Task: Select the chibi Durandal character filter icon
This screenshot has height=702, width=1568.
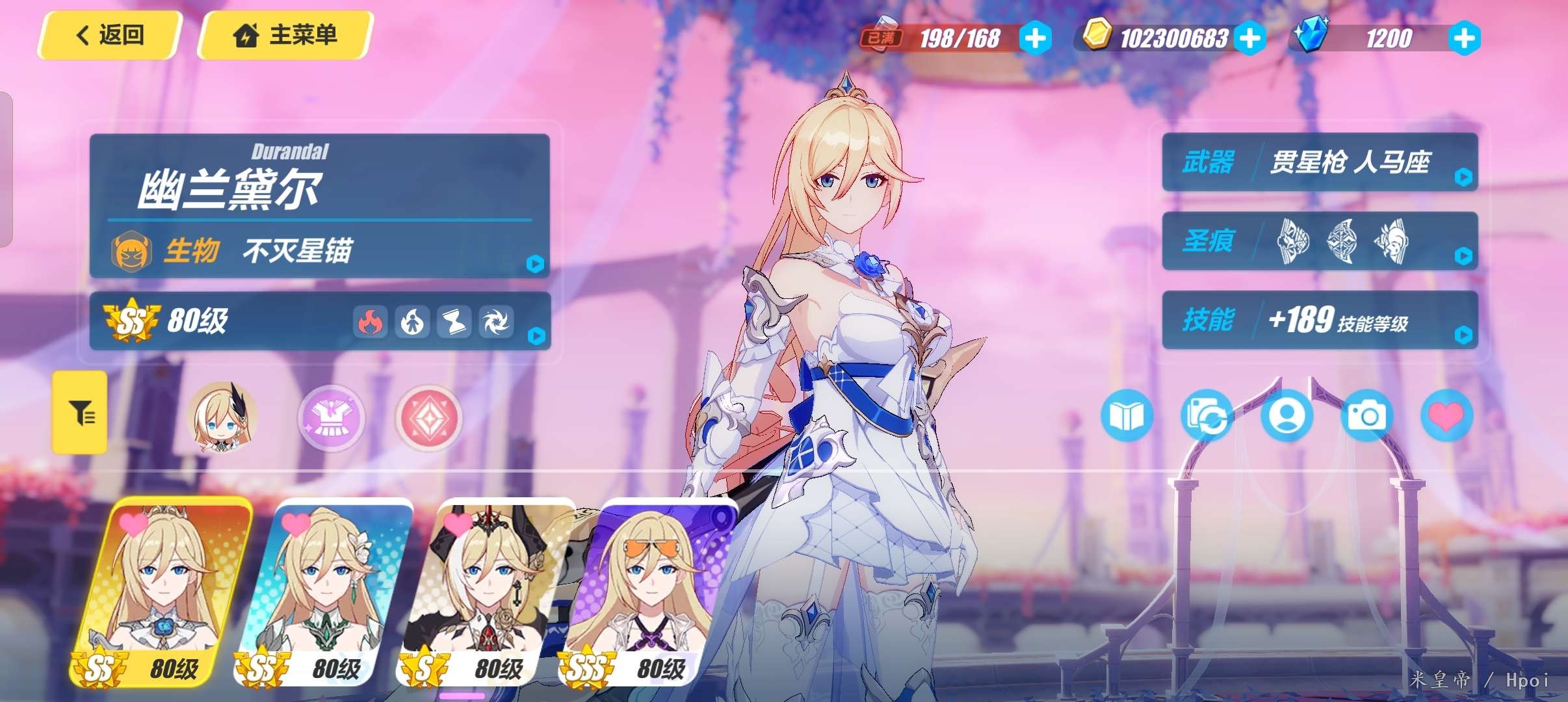Action: pos(222,417)
